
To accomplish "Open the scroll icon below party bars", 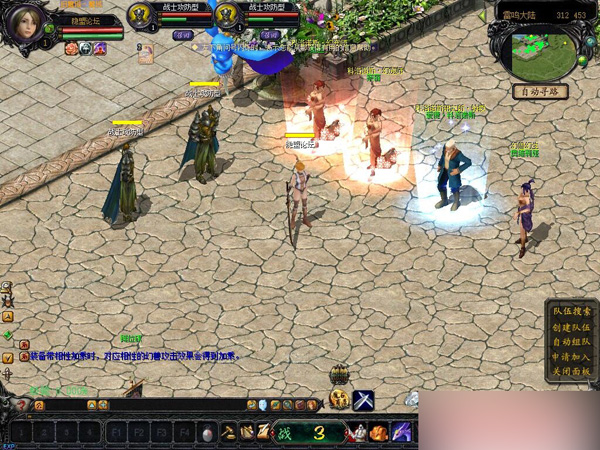I will [146, 55].
